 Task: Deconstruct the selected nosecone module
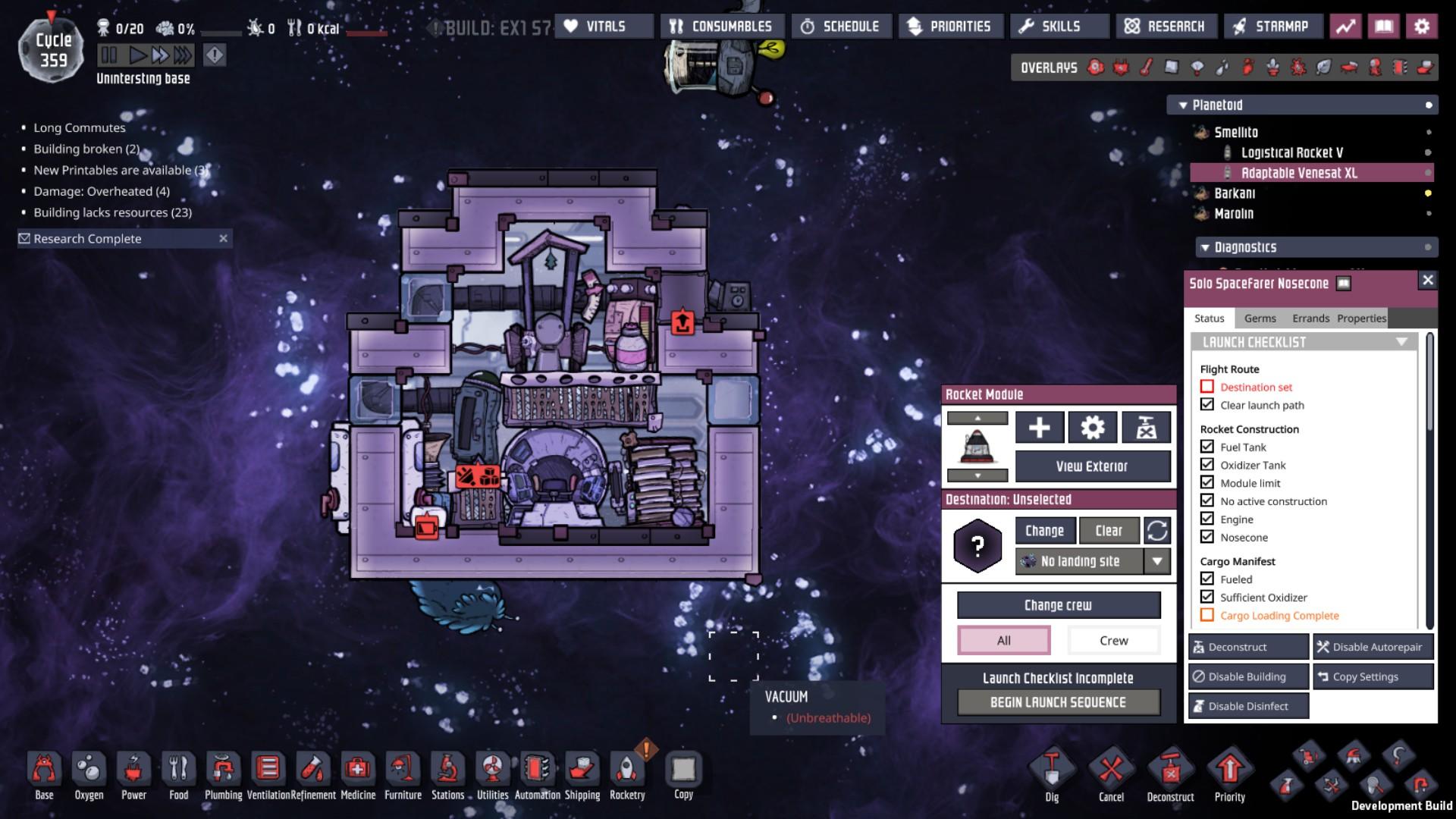point(1247,647)
